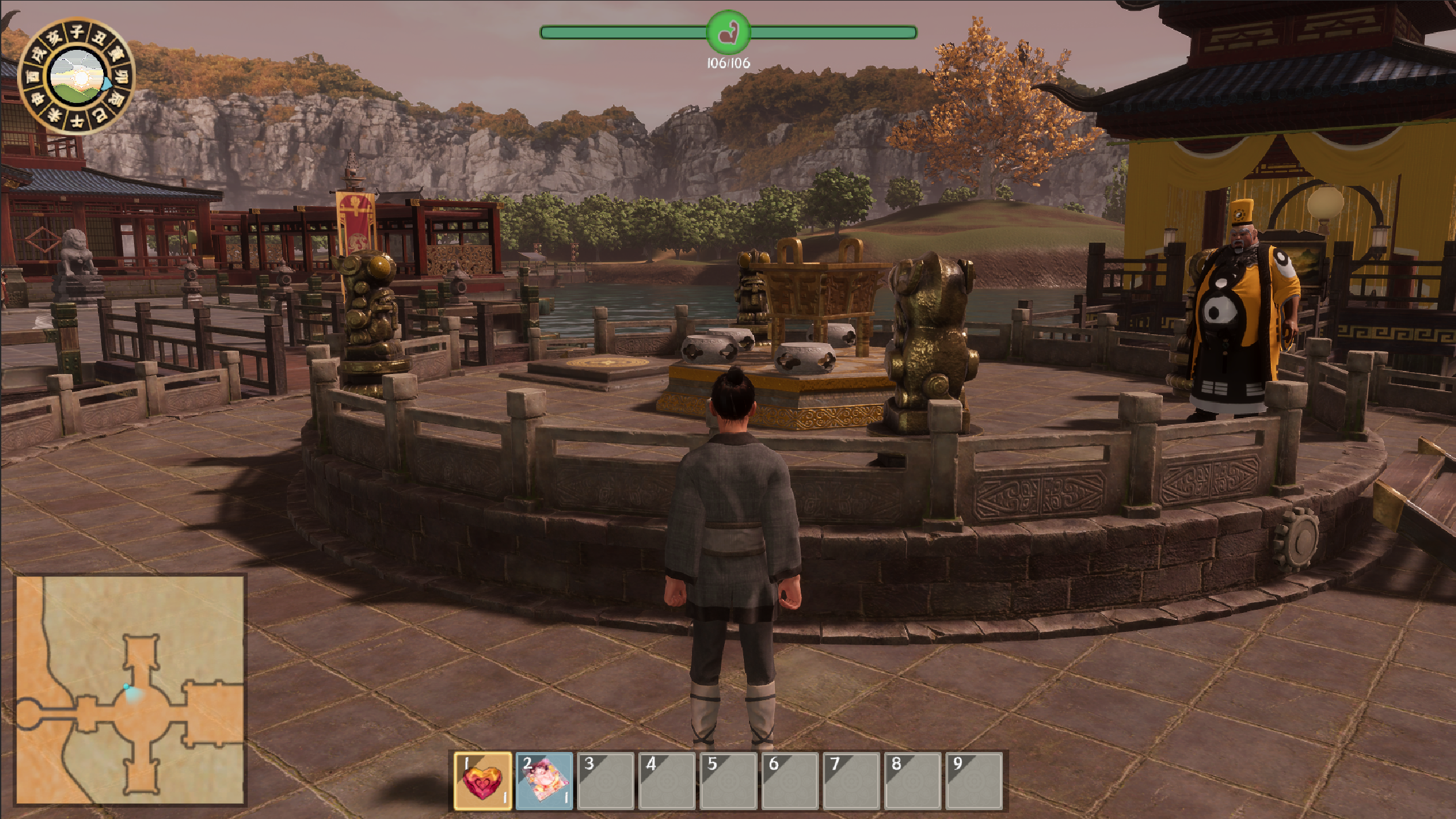Screen dimensions: 1456x819
Task: Open the parchment minimap
Action: pos(130,689)
